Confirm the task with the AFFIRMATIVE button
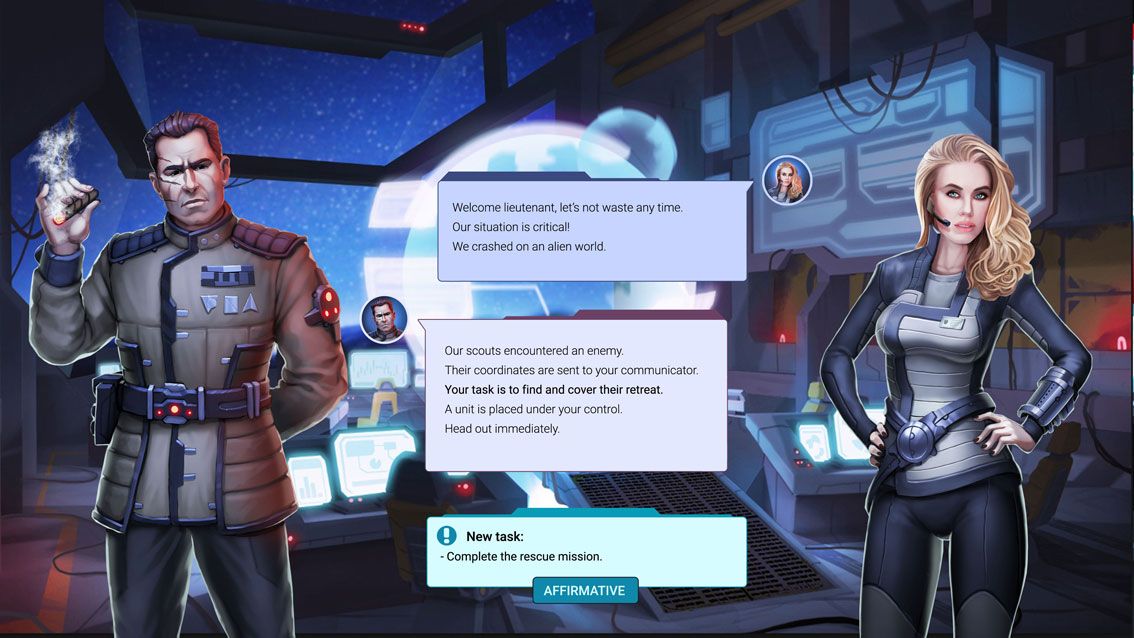 click(584, 590)
